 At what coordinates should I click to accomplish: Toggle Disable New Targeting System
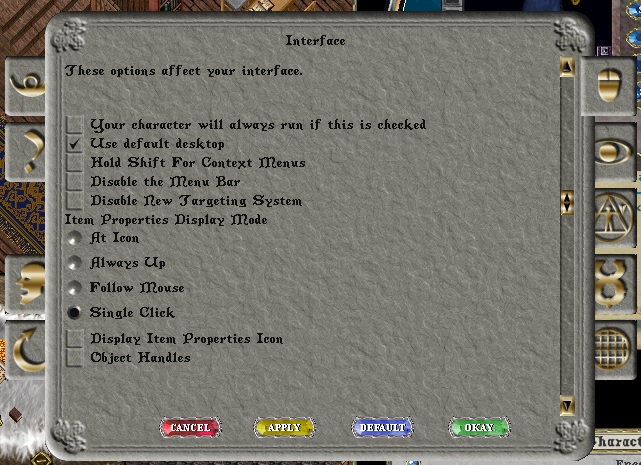[x=75, y=201]
